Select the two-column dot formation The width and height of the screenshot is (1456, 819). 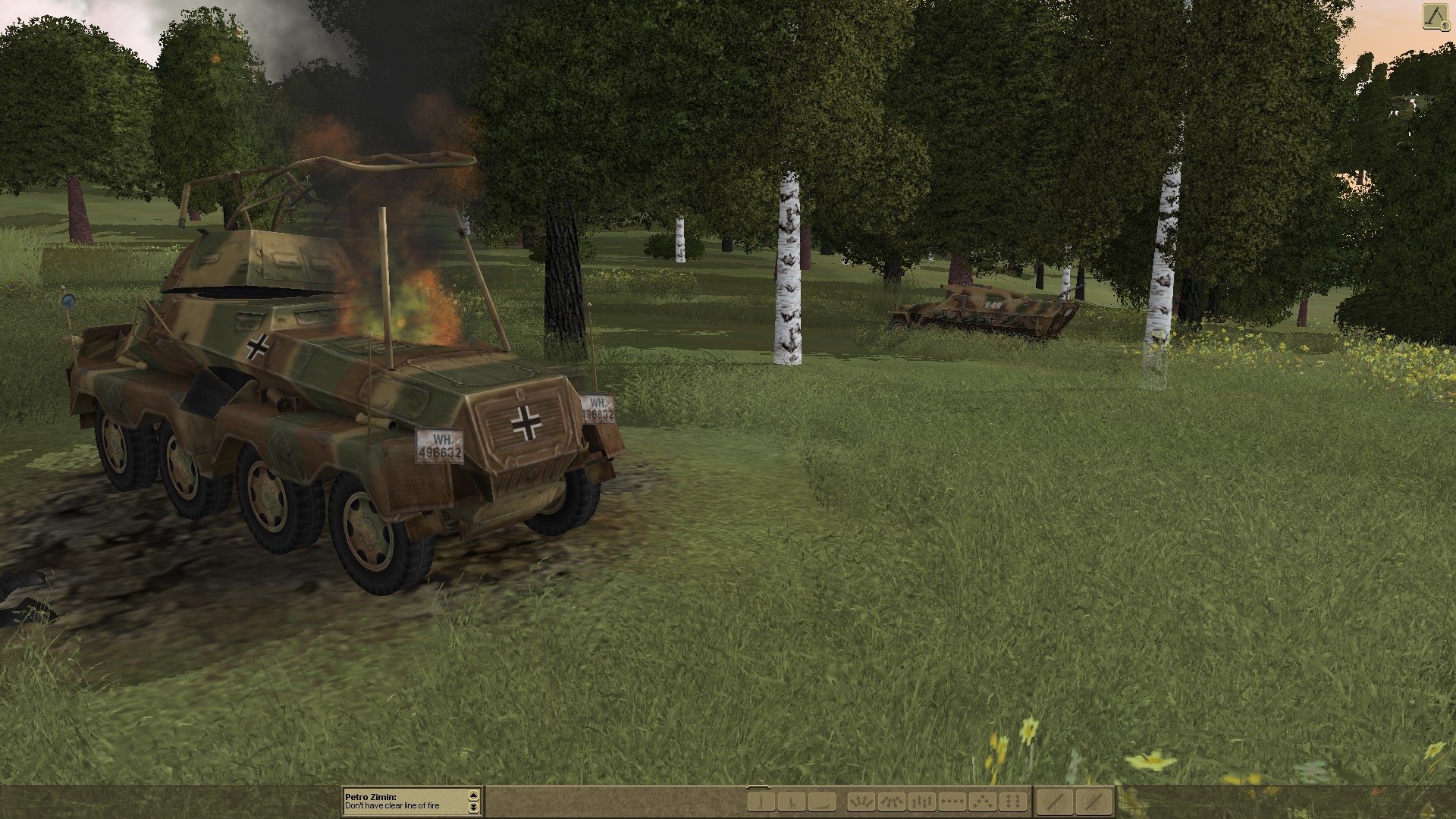pos(1012,802)
